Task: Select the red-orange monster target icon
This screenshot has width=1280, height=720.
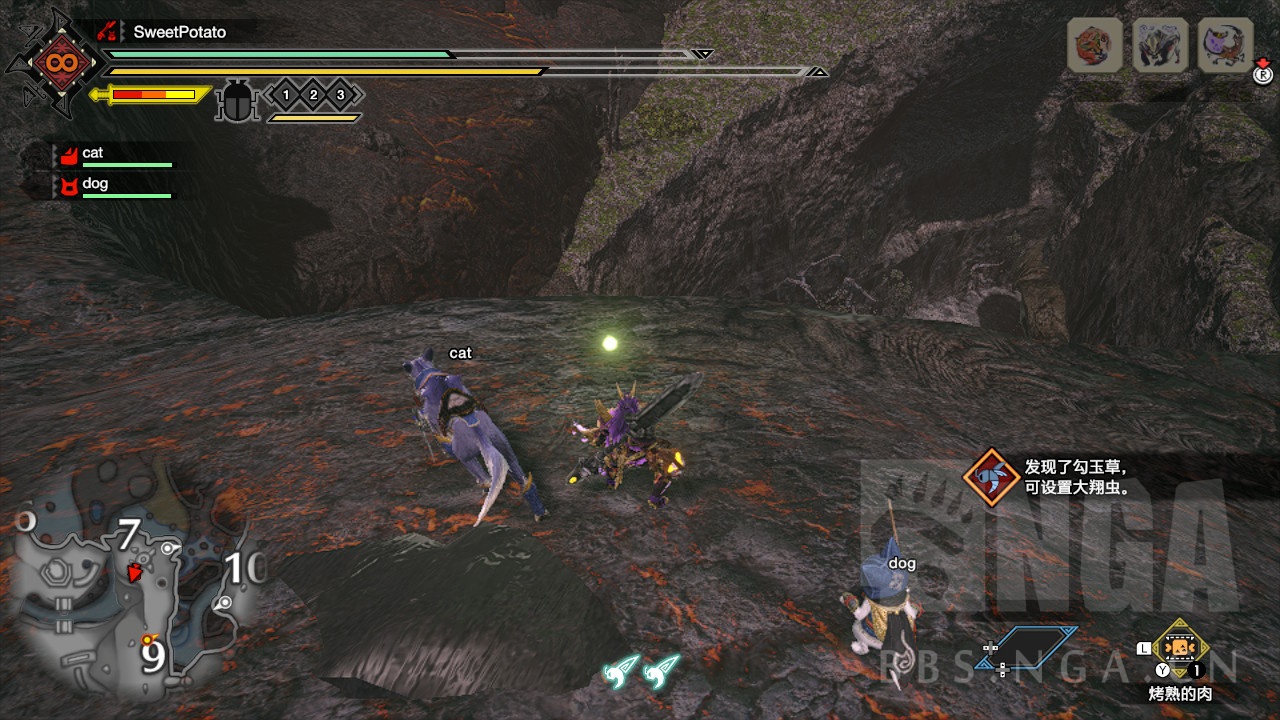Action: tap(1094, 45)
